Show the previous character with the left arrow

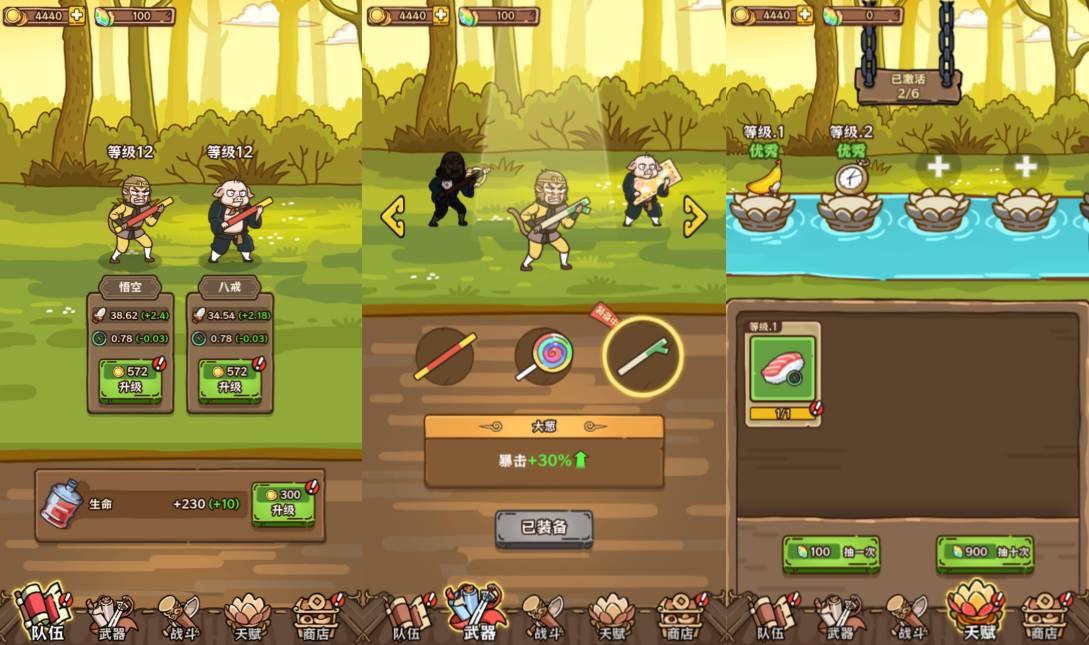point(393,216)
